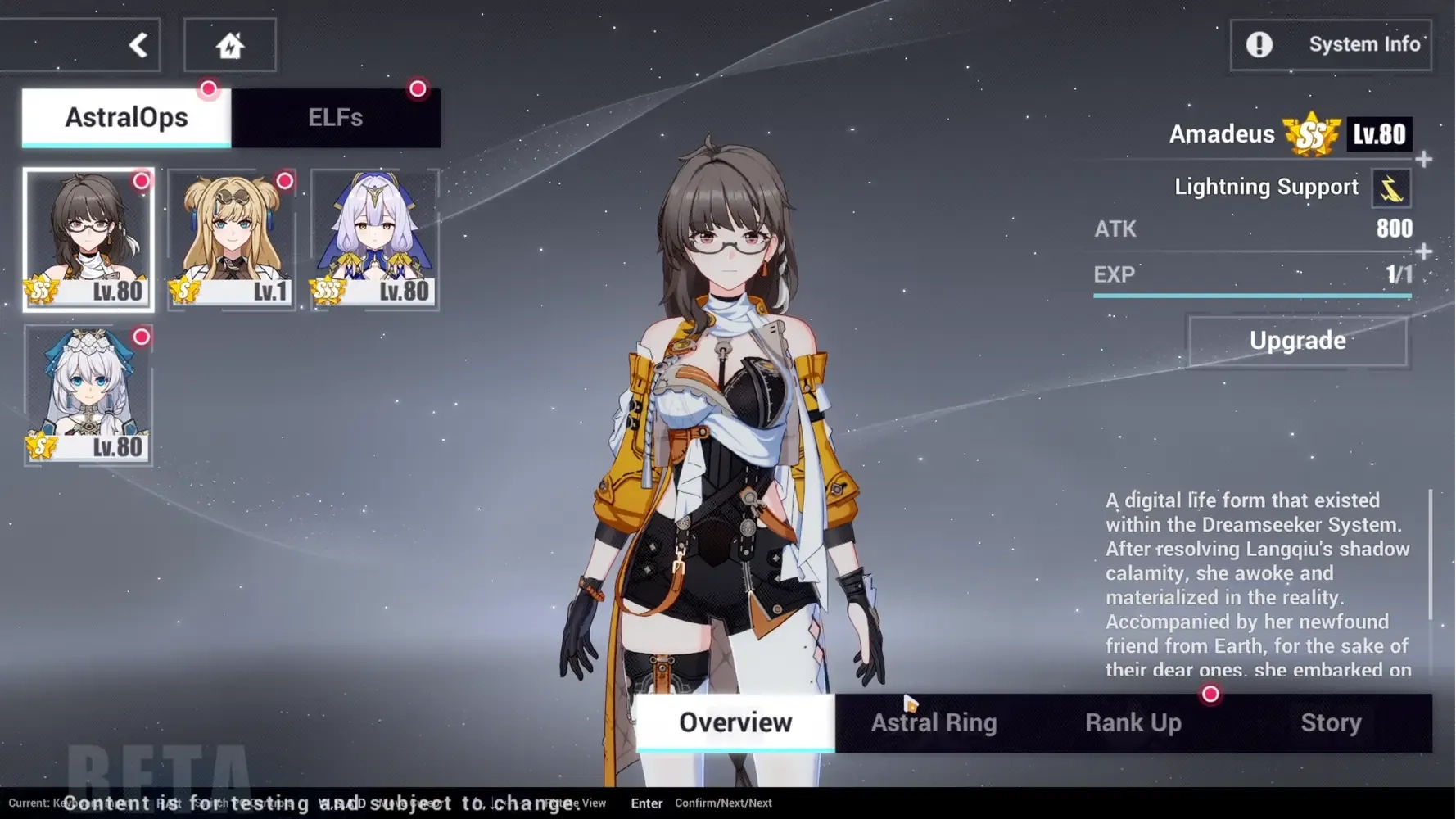Viewport: 1456px width, 819px height.
Task: Open System Info via the exclamation icon
Action: (x=1261, y=45)
